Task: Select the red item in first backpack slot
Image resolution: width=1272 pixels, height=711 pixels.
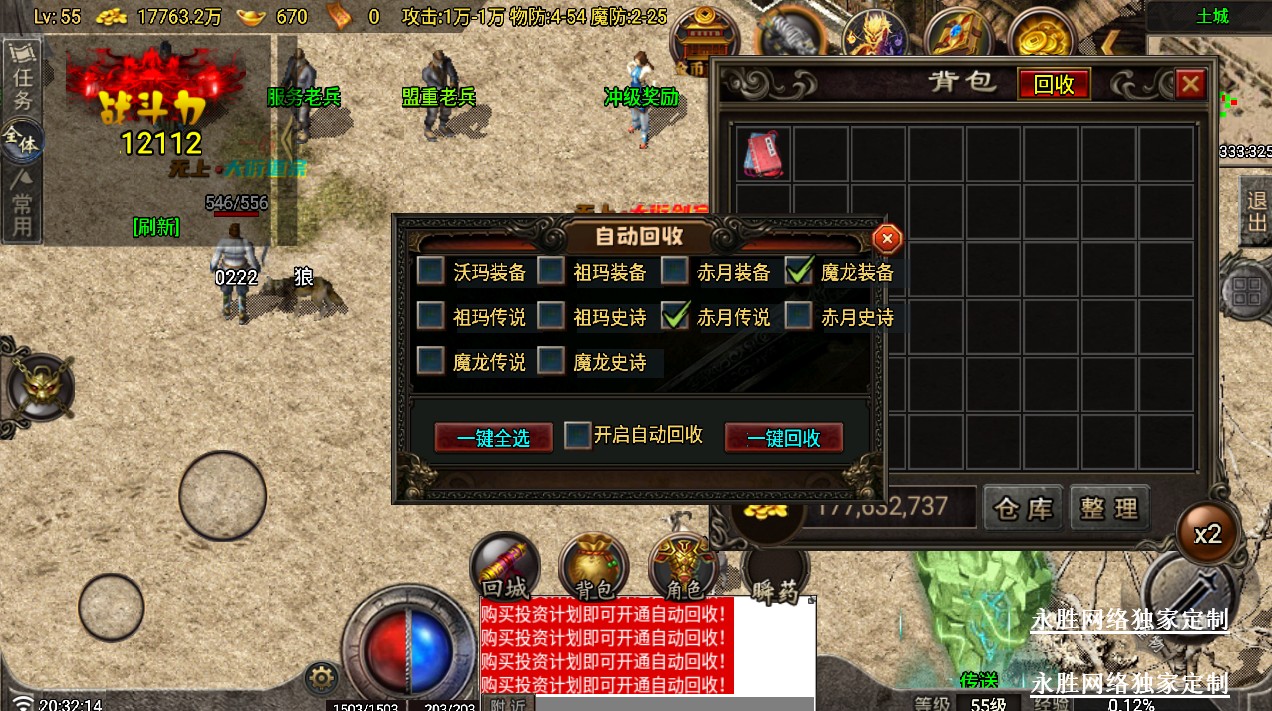Action: (765, 154)
